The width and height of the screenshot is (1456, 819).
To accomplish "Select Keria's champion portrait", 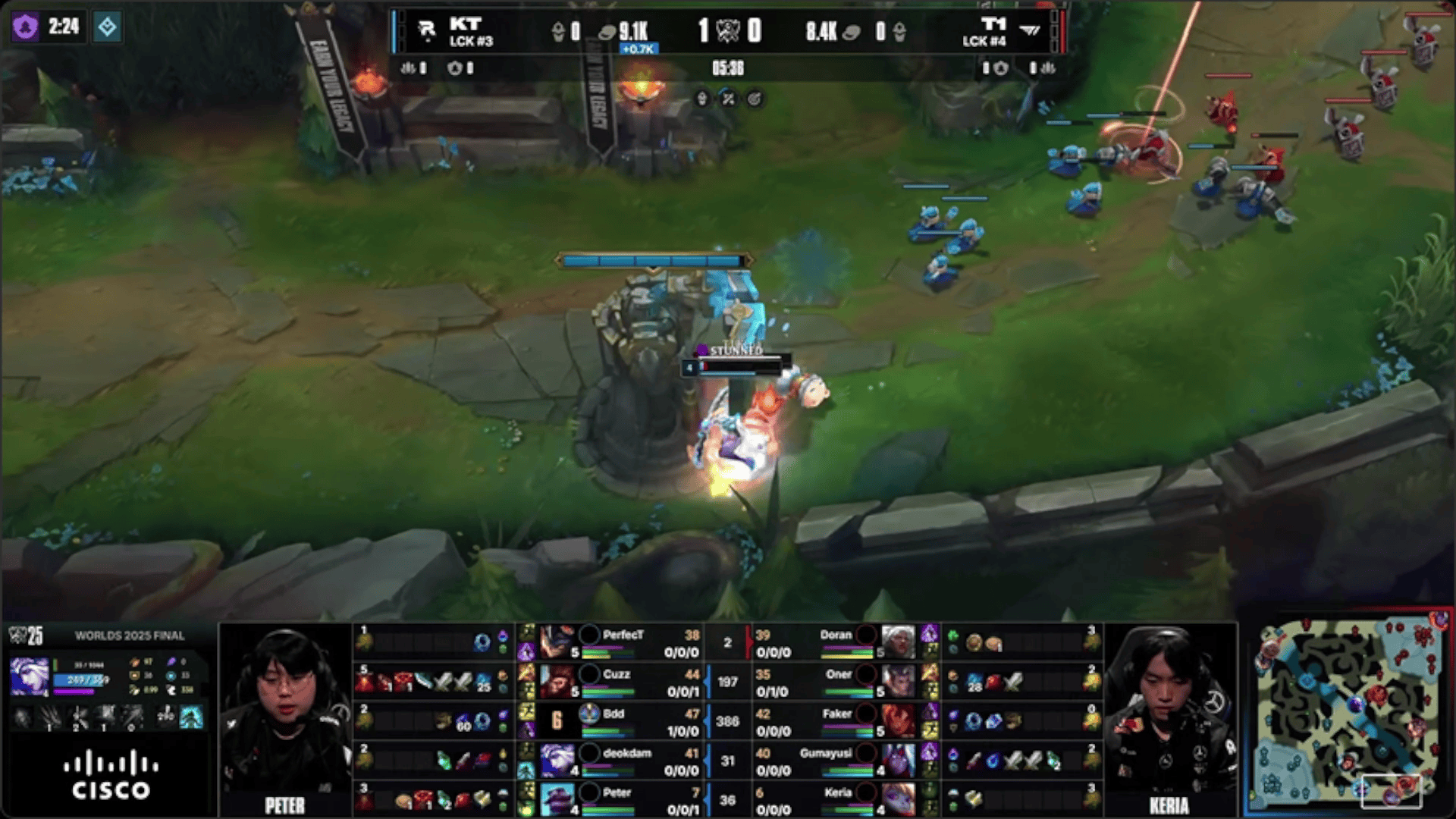I will tap(898, 799).
